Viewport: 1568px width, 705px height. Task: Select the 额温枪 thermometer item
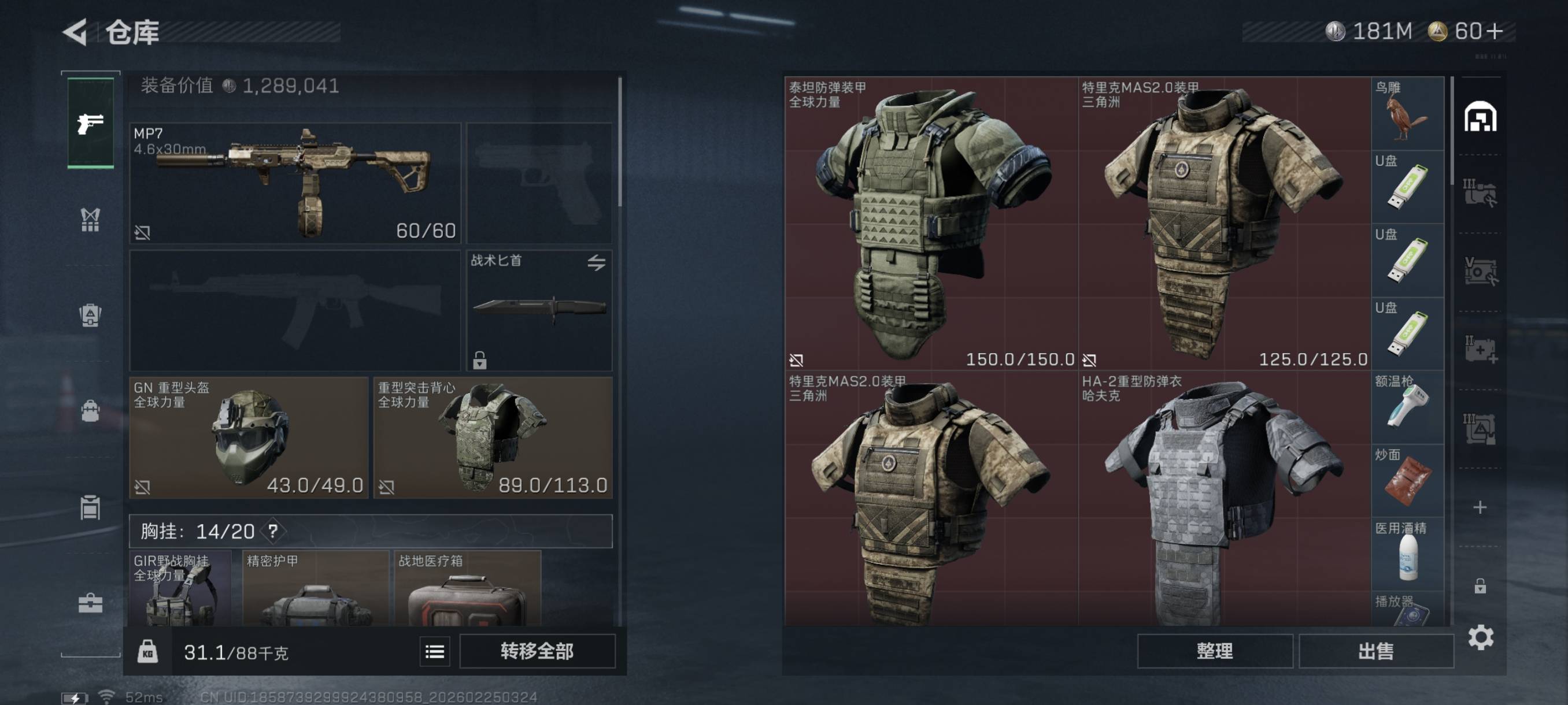1407,407
